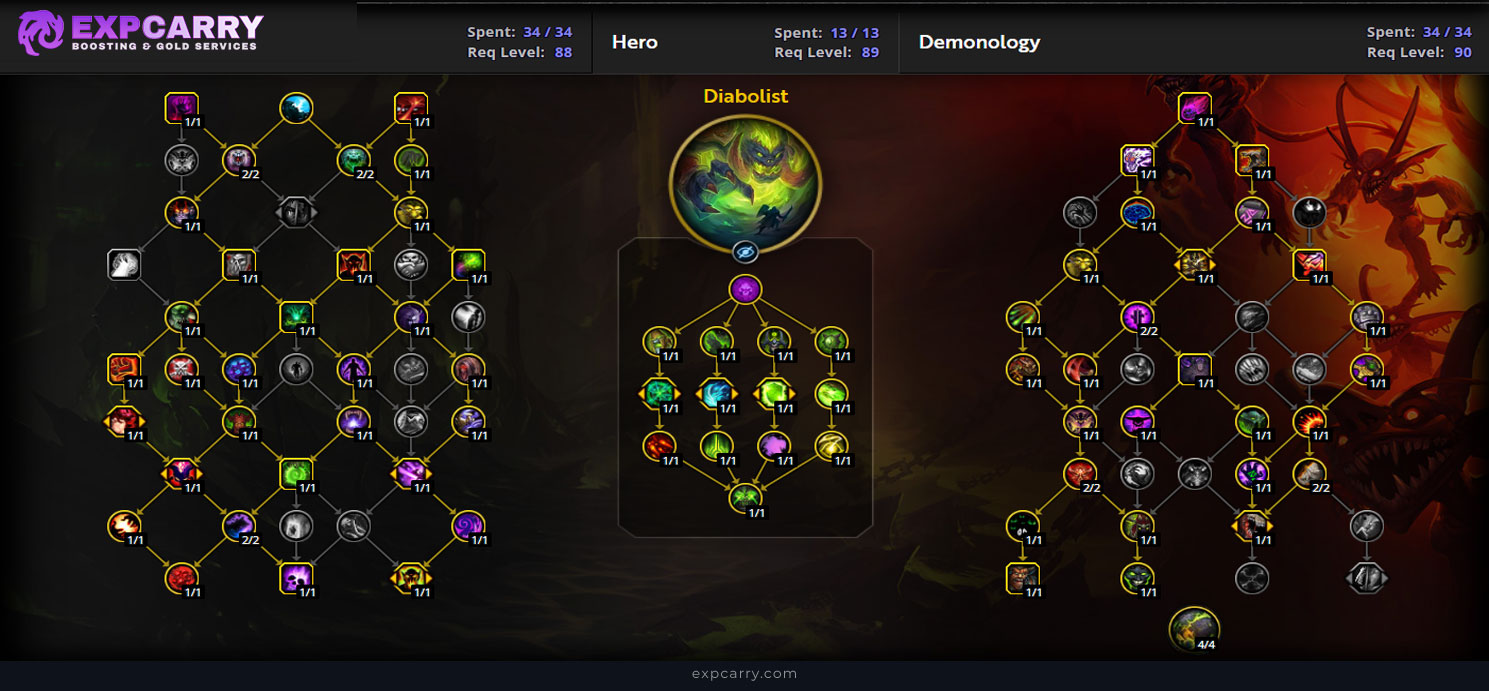Select the 4/4 talent node below Demonology tree
The image size is (1489, 691).
click(1194, 627)
